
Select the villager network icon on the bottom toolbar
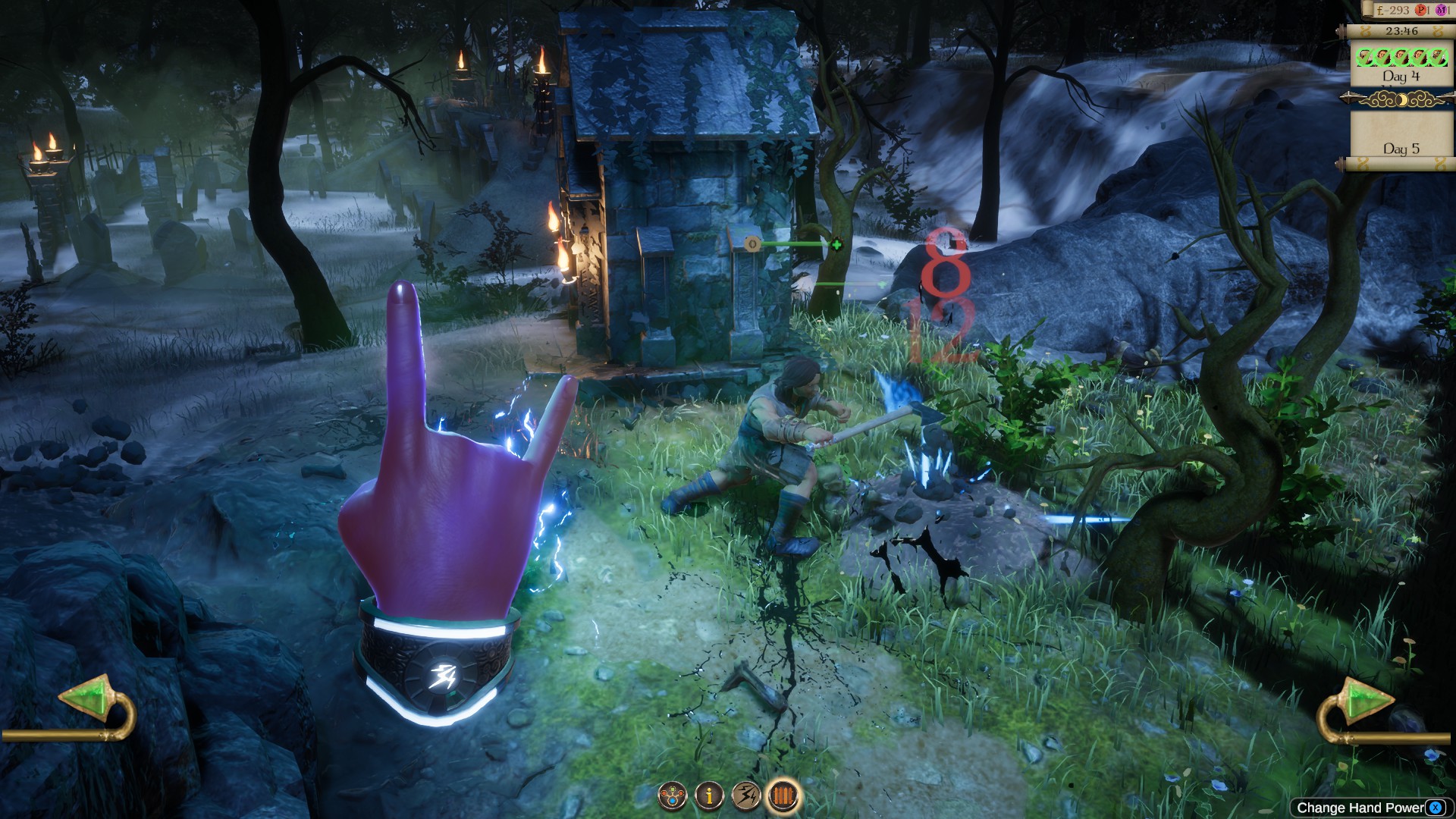click(x=672, y=795)
